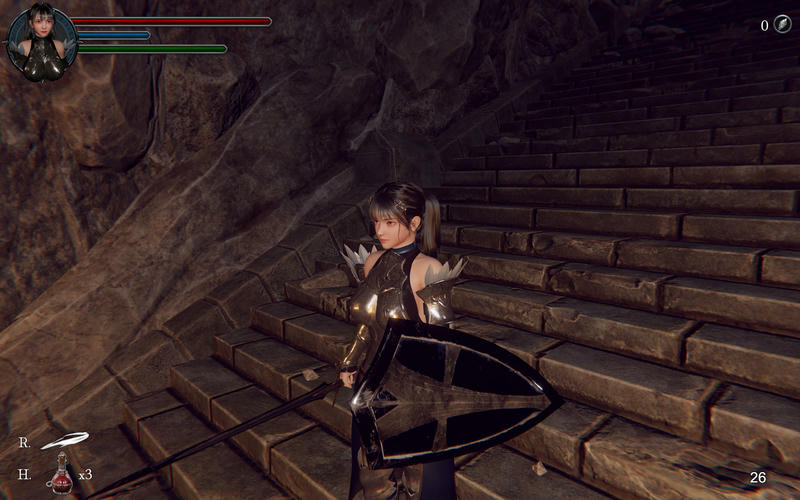
Task: Select the right-hand spear weapon slot
Action: (64, 440)
